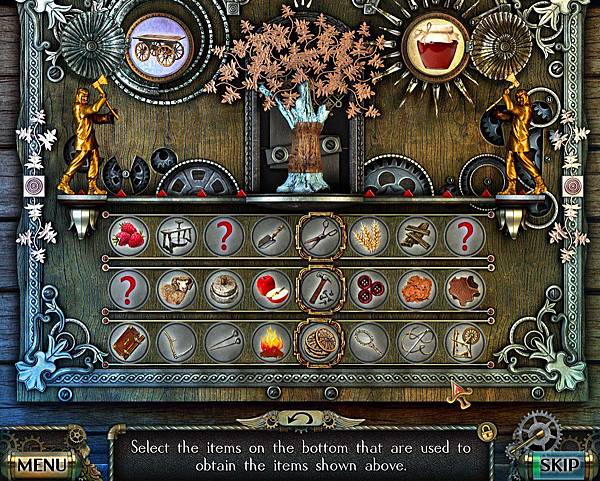The height and width of the screenshot is (481, 600).
Task: Select the scythe item
Action: (177, 343)
